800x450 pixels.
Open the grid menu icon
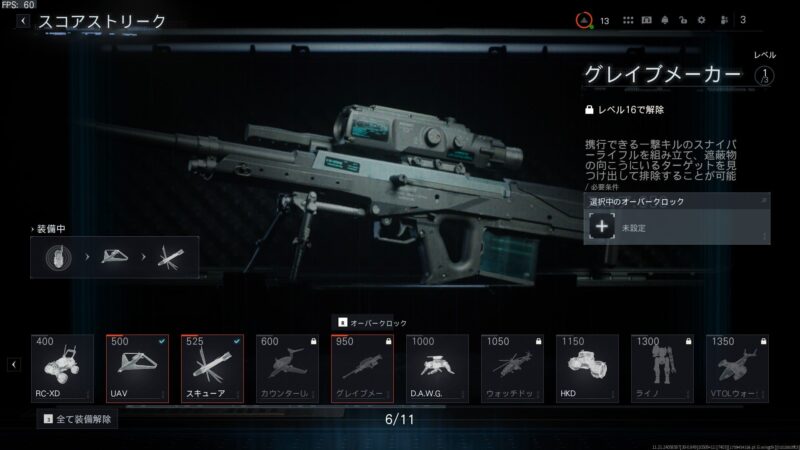pyautogui.click(x=628, y=20)
